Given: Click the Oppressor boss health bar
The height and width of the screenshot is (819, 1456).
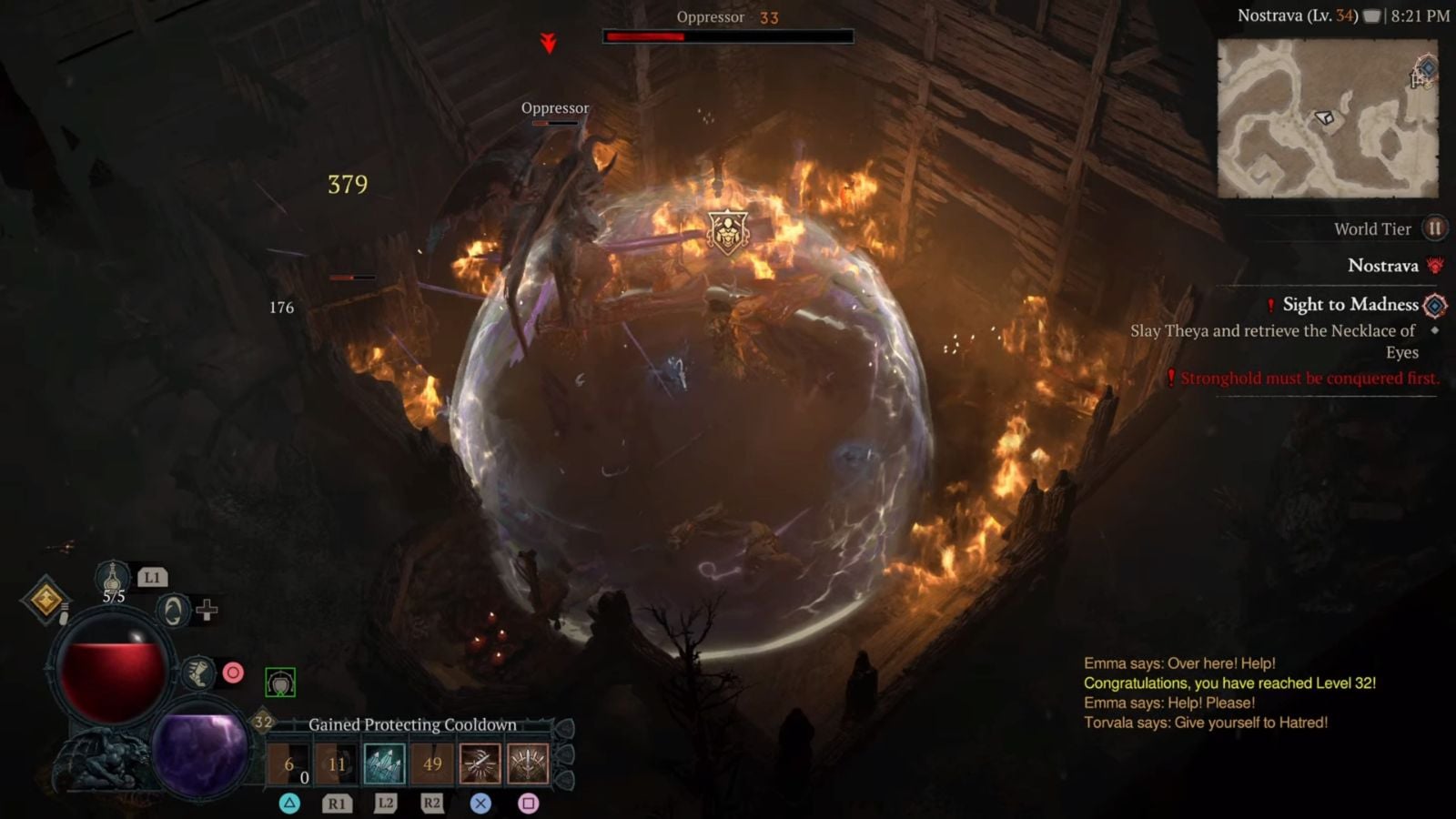Looking at the screenshot, I should coord(728,38).
